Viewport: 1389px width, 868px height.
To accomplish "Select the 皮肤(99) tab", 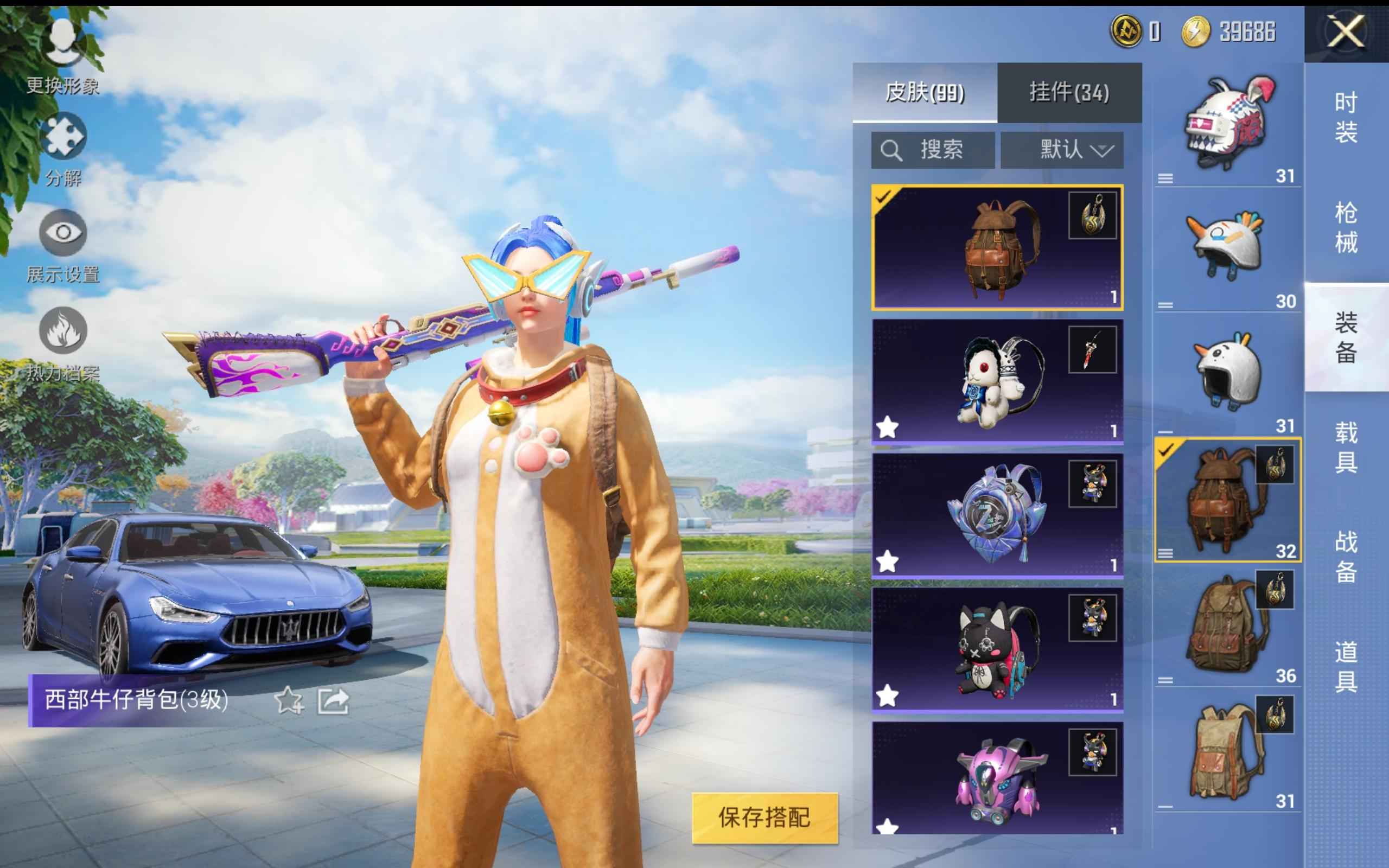I will click(925, 92).
